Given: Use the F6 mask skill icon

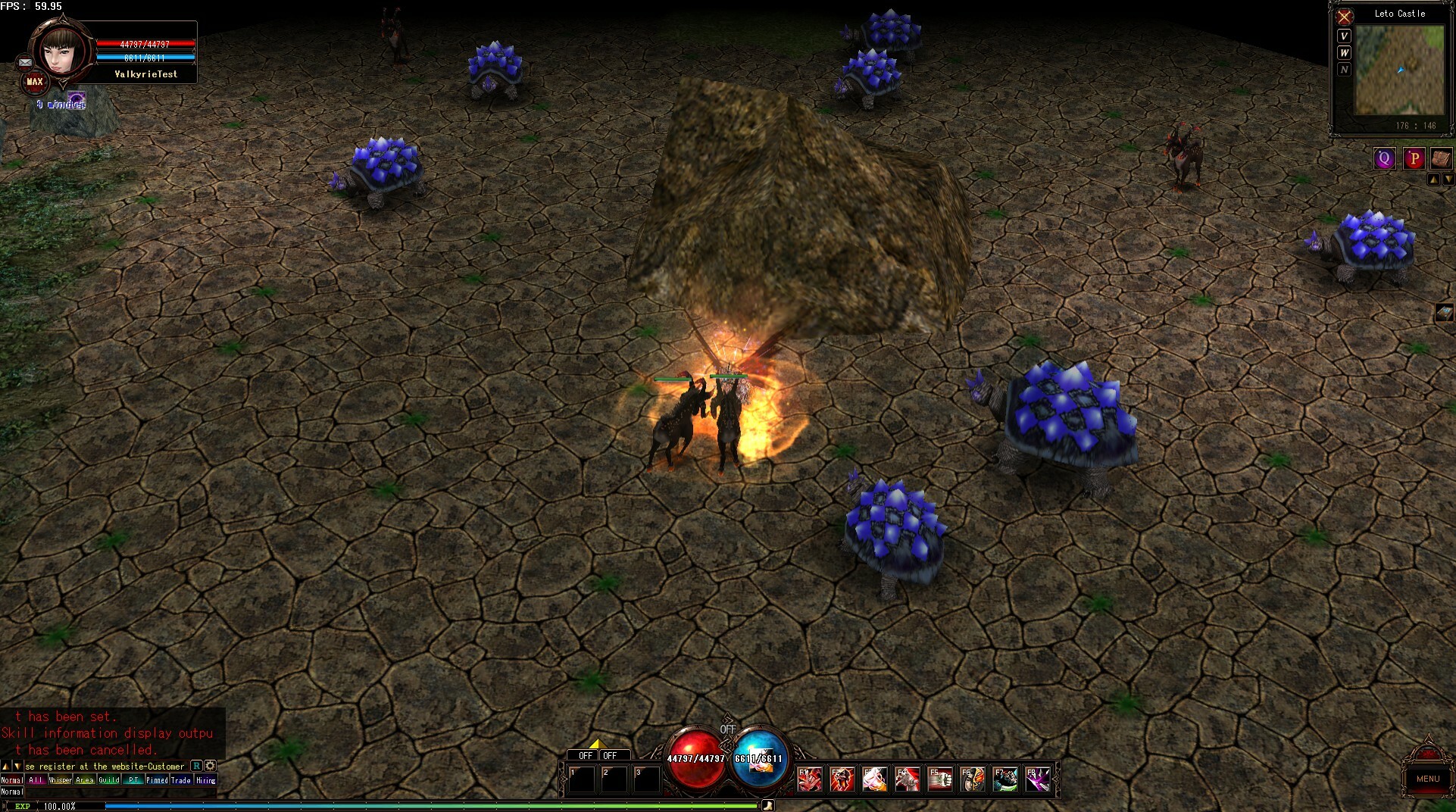Looking at the screenshot, I should (975, 779).
